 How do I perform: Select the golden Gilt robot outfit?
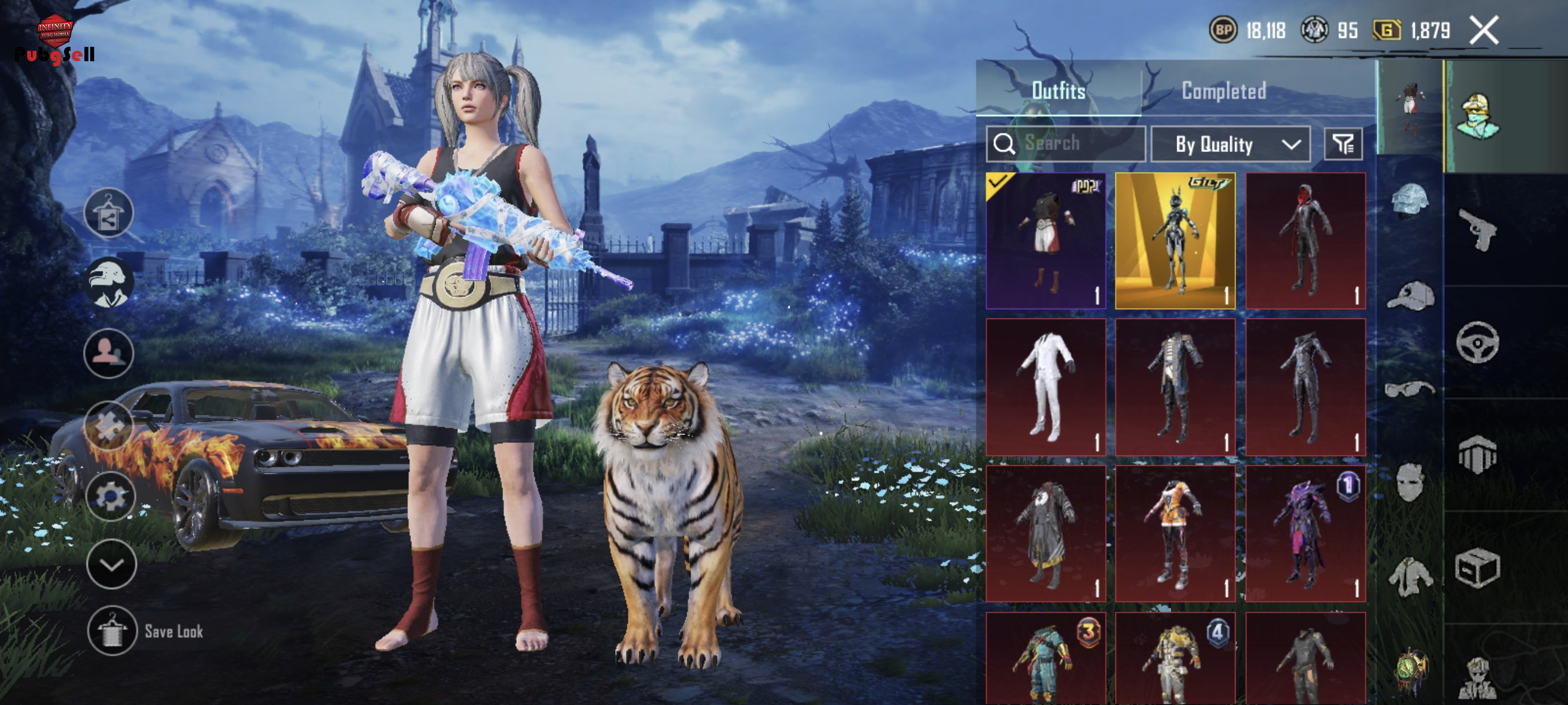[x=1175, y=241]
